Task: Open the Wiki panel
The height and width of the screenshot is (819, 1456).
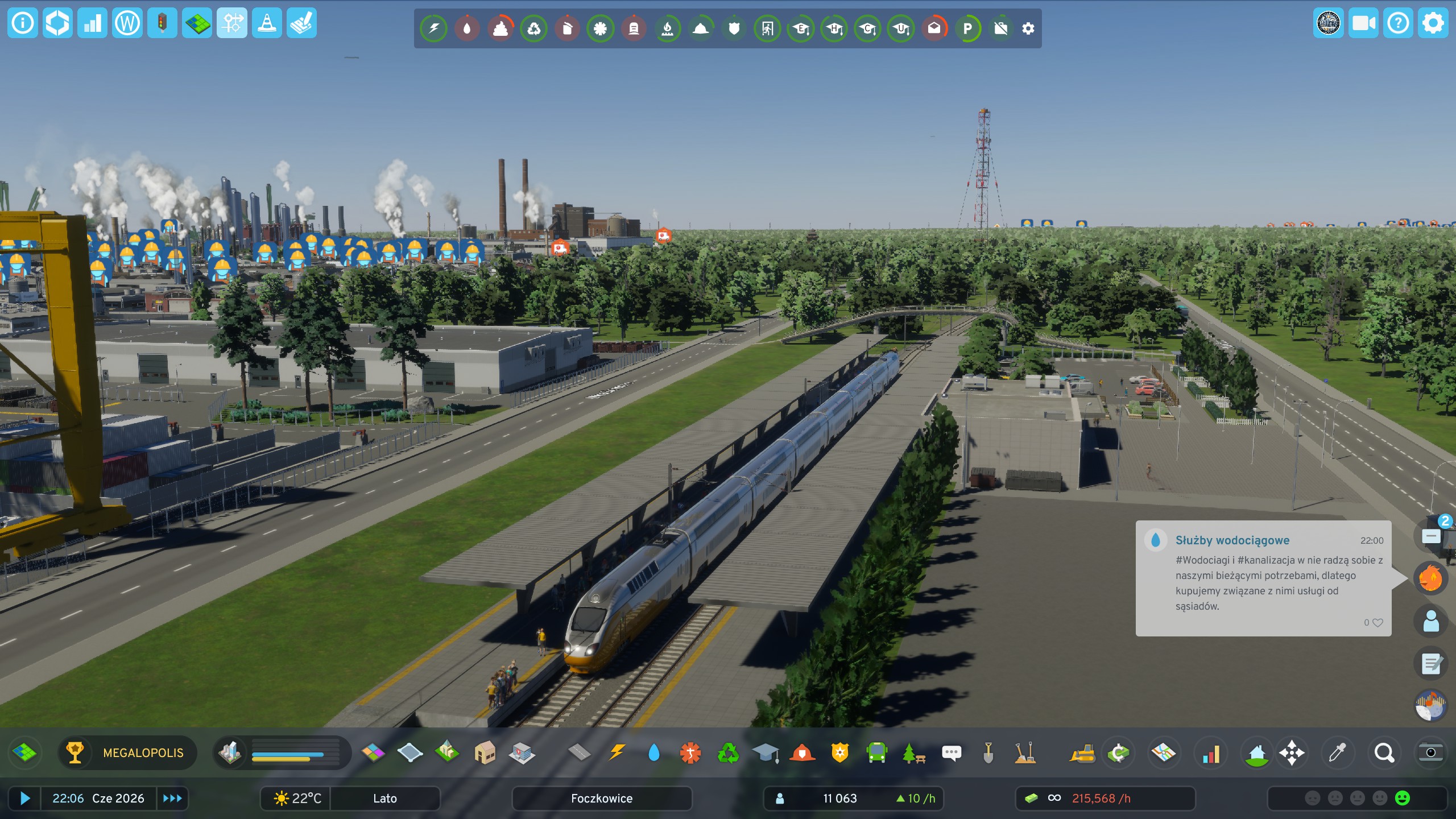Action: click(127, 23)
